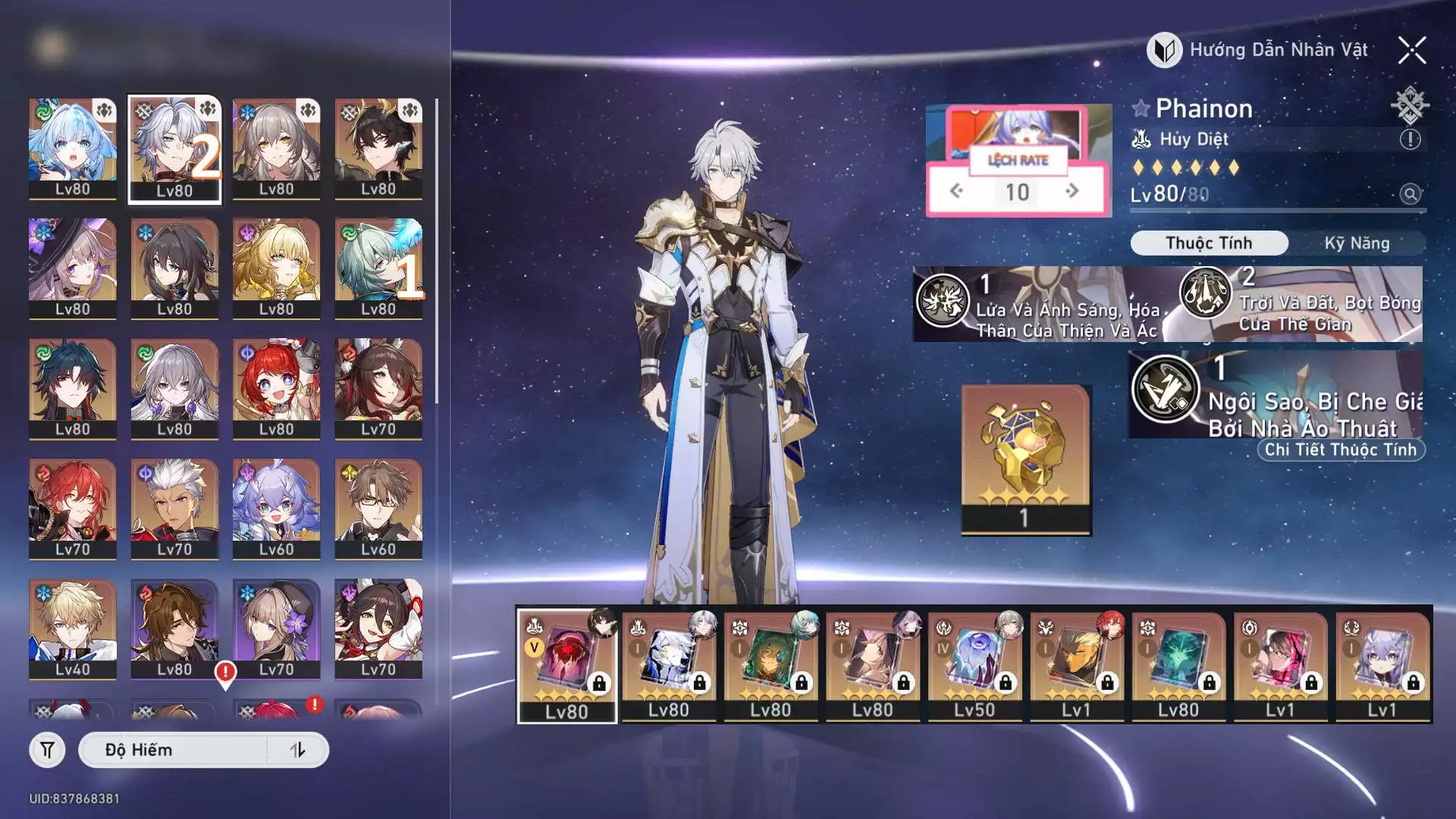This screenshot has height=819, width=1456.
Task: Switch to the Kỹ Năng tab
Action: pos(1357,243)
